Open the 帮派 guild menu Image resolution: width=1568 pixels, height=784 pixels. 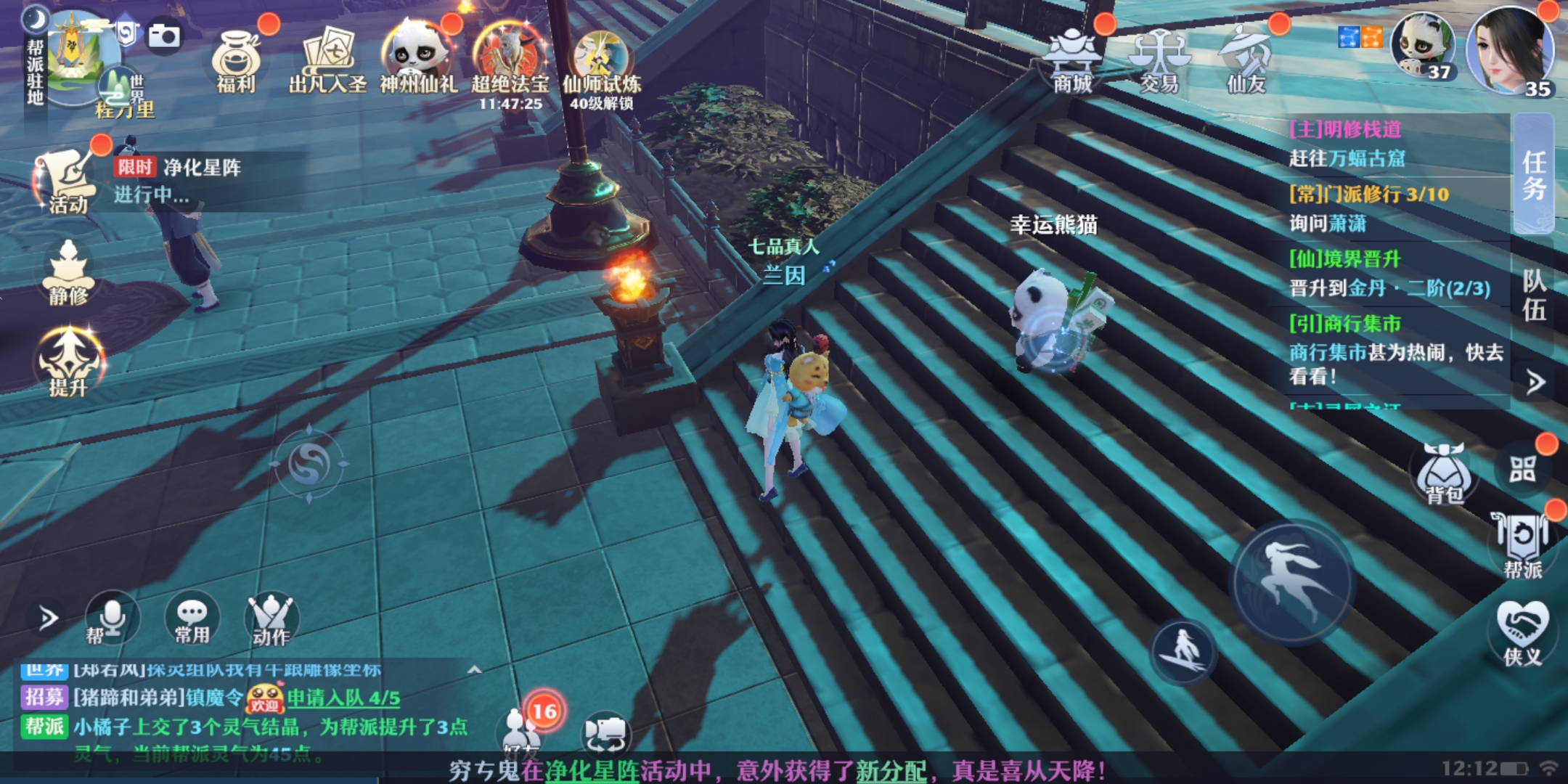tap(1522, 544)
